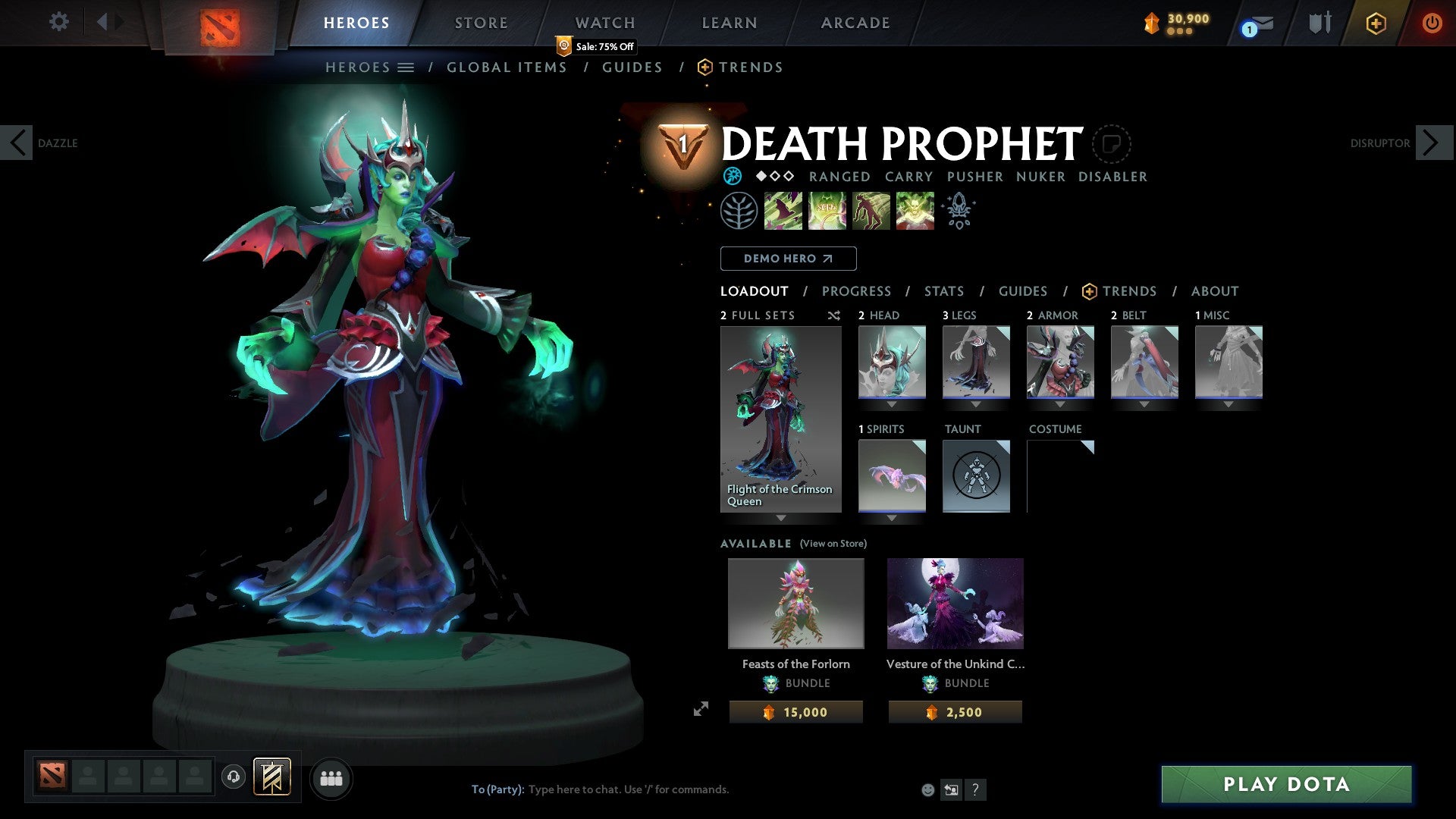The width and height of the screenshot is (1456, 819).
Task: Open the ARCADE menu item
Action: pyautogui.click(x=855, y=23)
